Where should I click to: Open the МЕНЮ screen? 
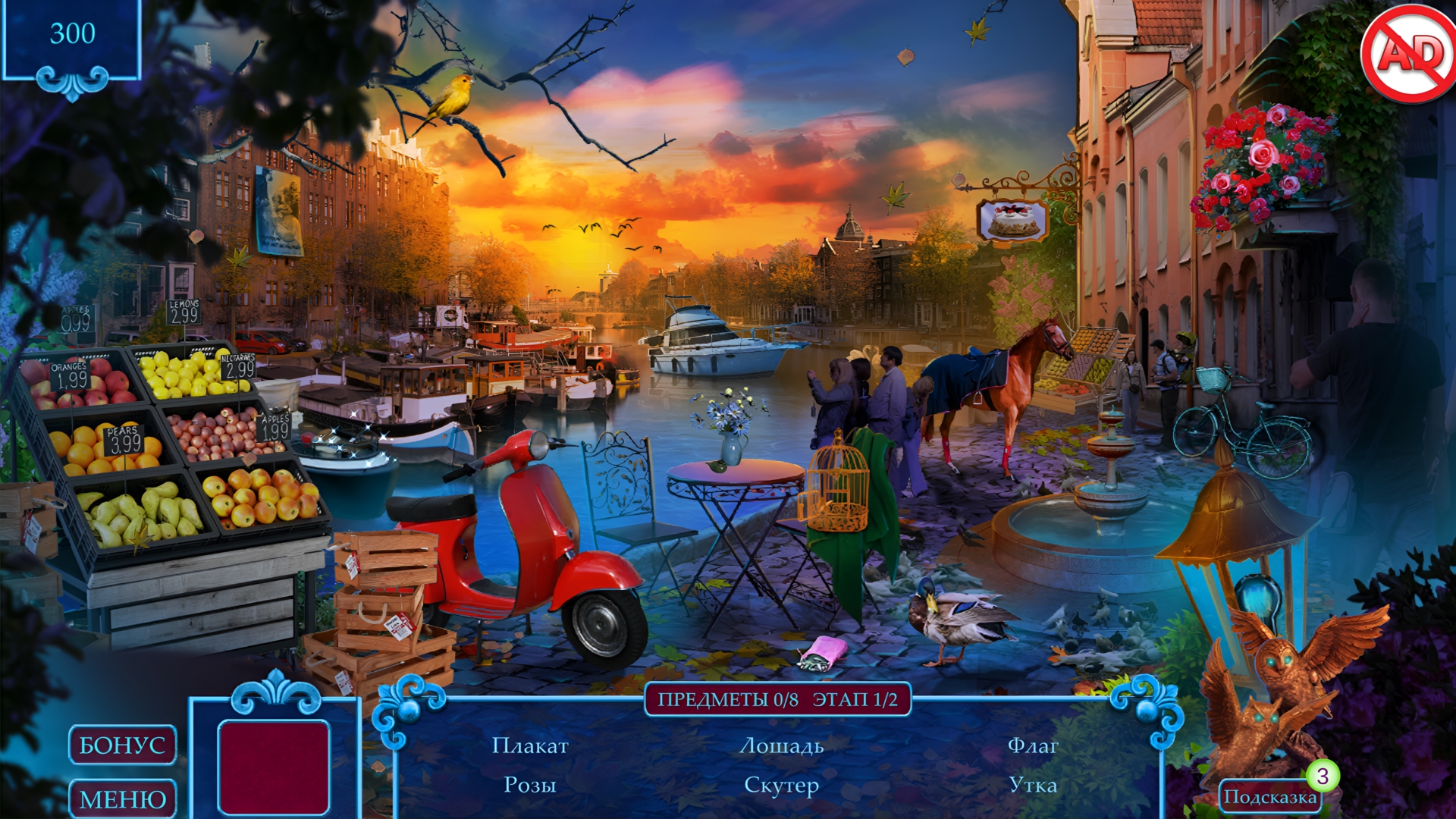point(123,797)
